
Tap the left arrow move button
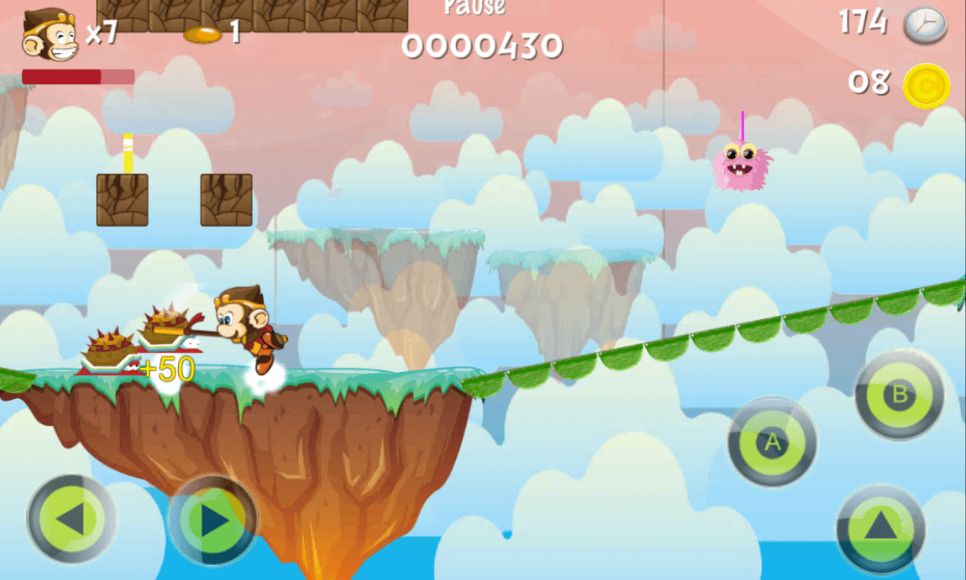(71, 519)
